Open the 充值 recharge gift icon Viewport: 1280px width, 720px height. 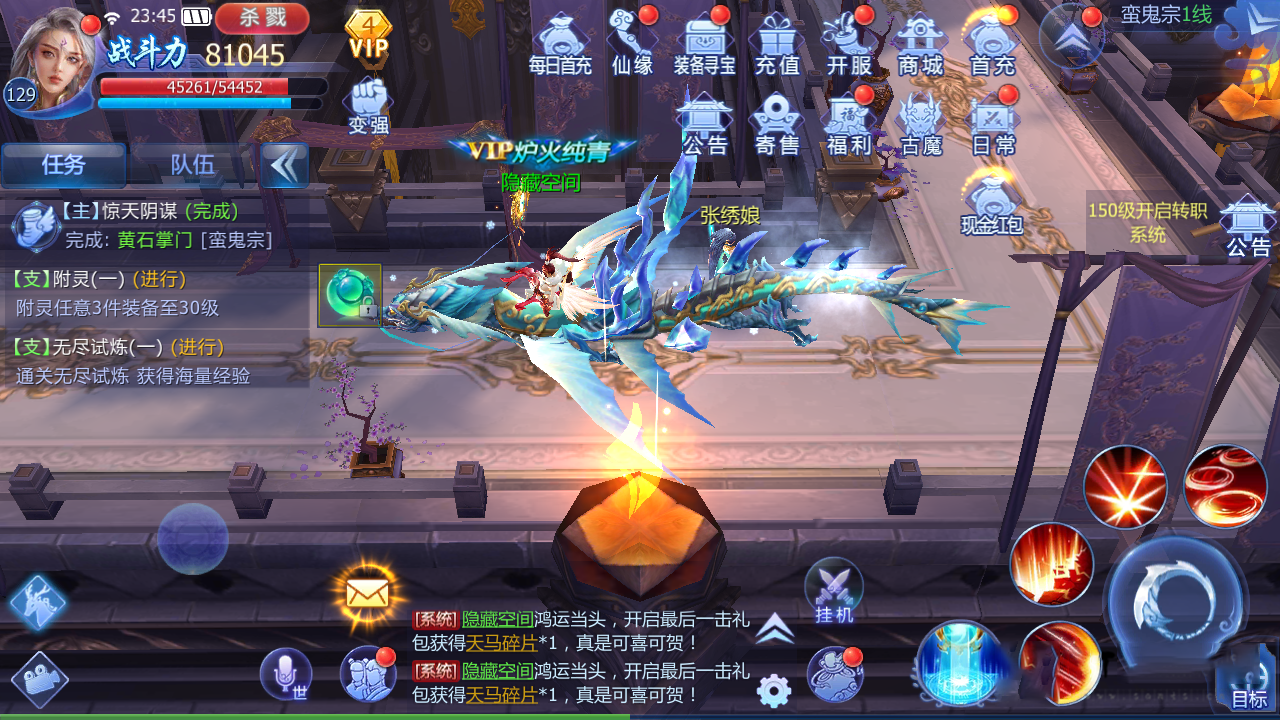777,43
